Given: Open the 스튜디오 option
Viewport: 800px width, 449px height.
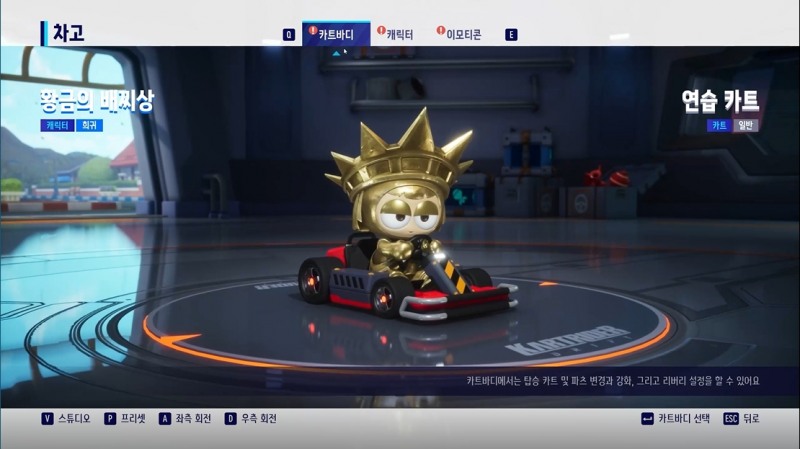Looking at the screenshot, I should [66, 419].
